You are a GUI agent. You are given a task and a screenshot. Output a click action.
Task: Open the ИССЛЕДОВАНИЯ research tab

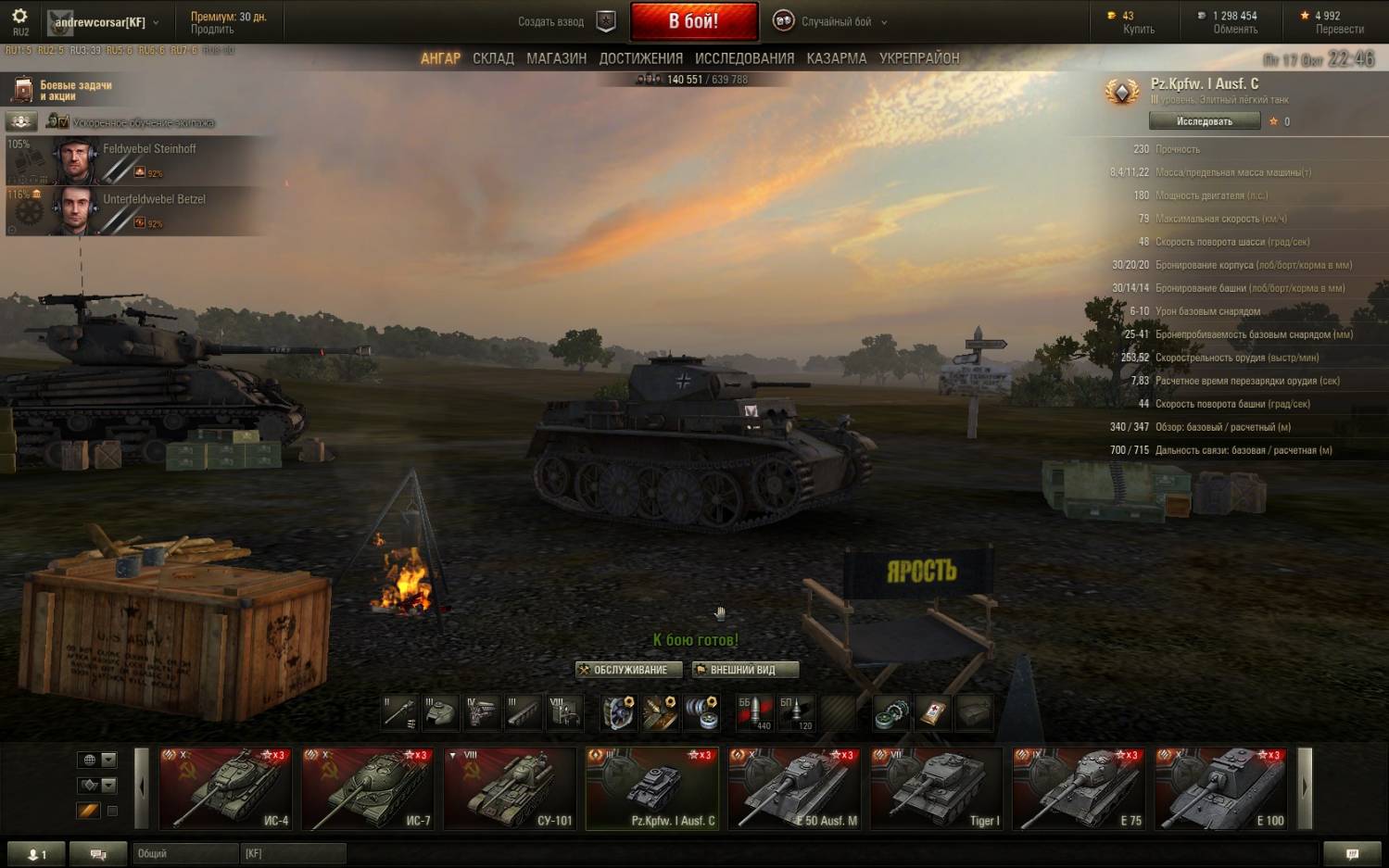coord(744,58)
